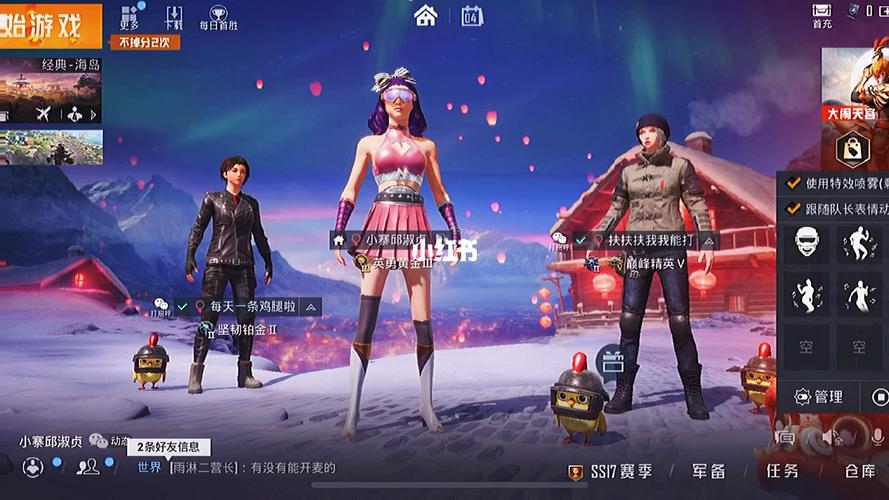Toggle the 跟随队长表情动作 checkbox
Image resolution: width=889 pixels, height=500 pixels.
point(794,209)
